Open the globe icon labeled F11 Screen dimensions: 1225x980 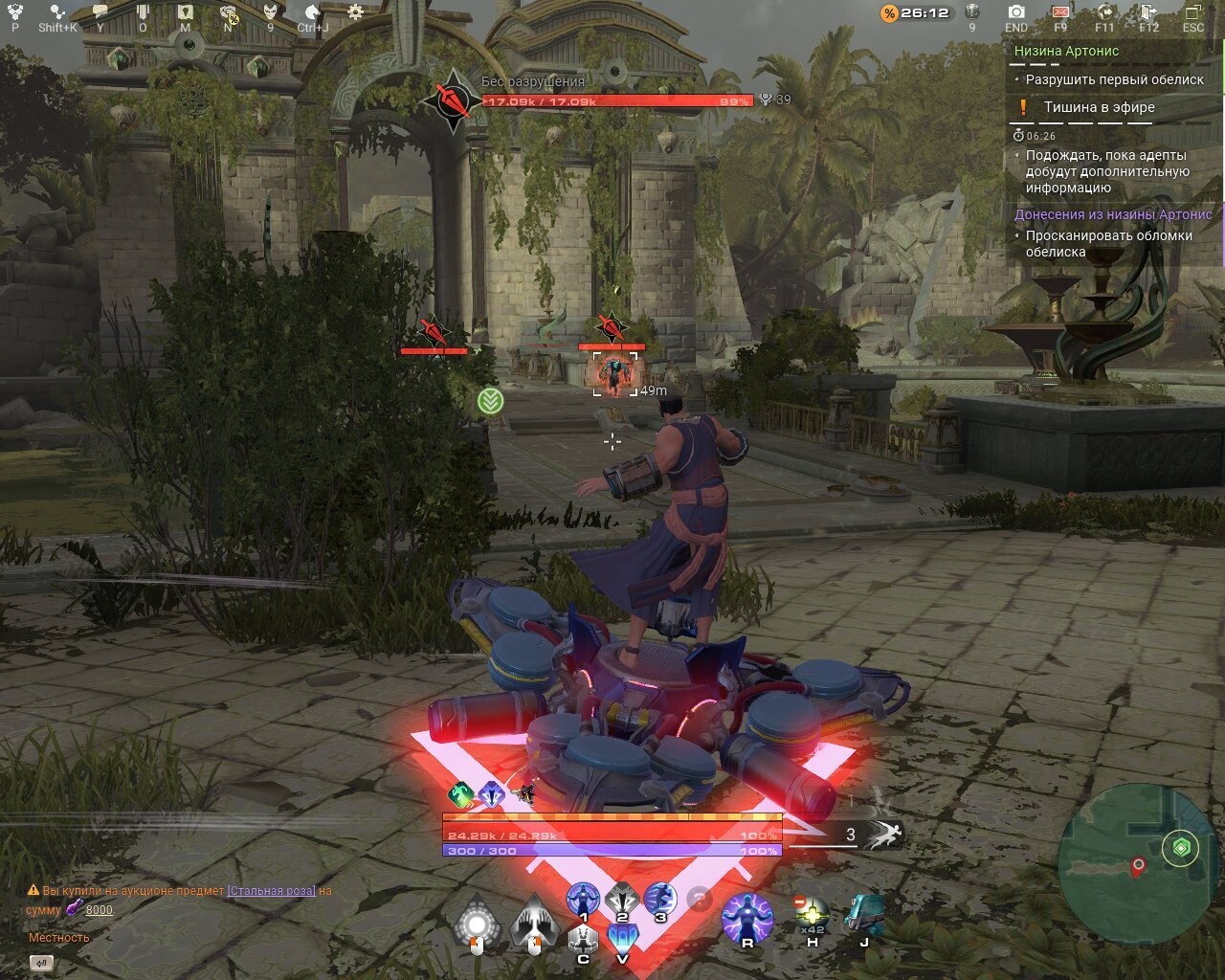click(1104, 12)
